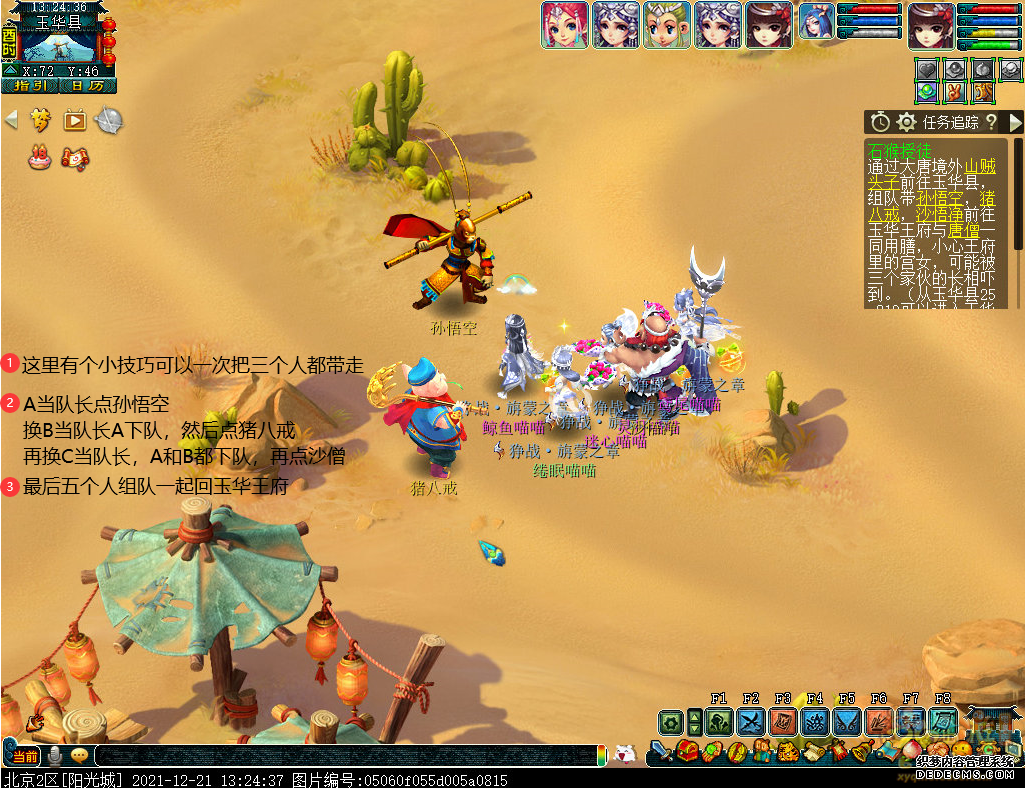
Task: Open the golden 梦 icon
Action: (x=40, y=121)
